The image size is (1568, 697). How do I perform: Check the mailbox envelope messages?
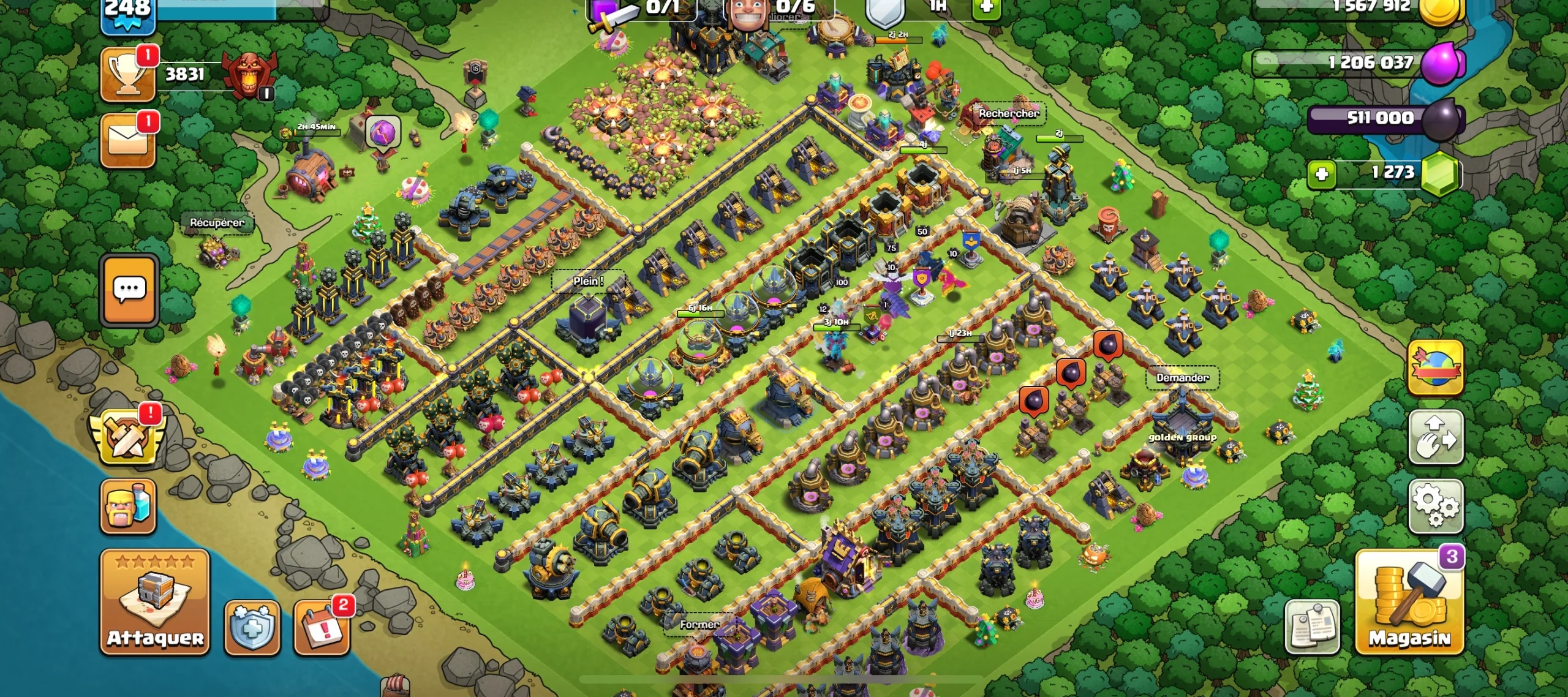point(128,140)
